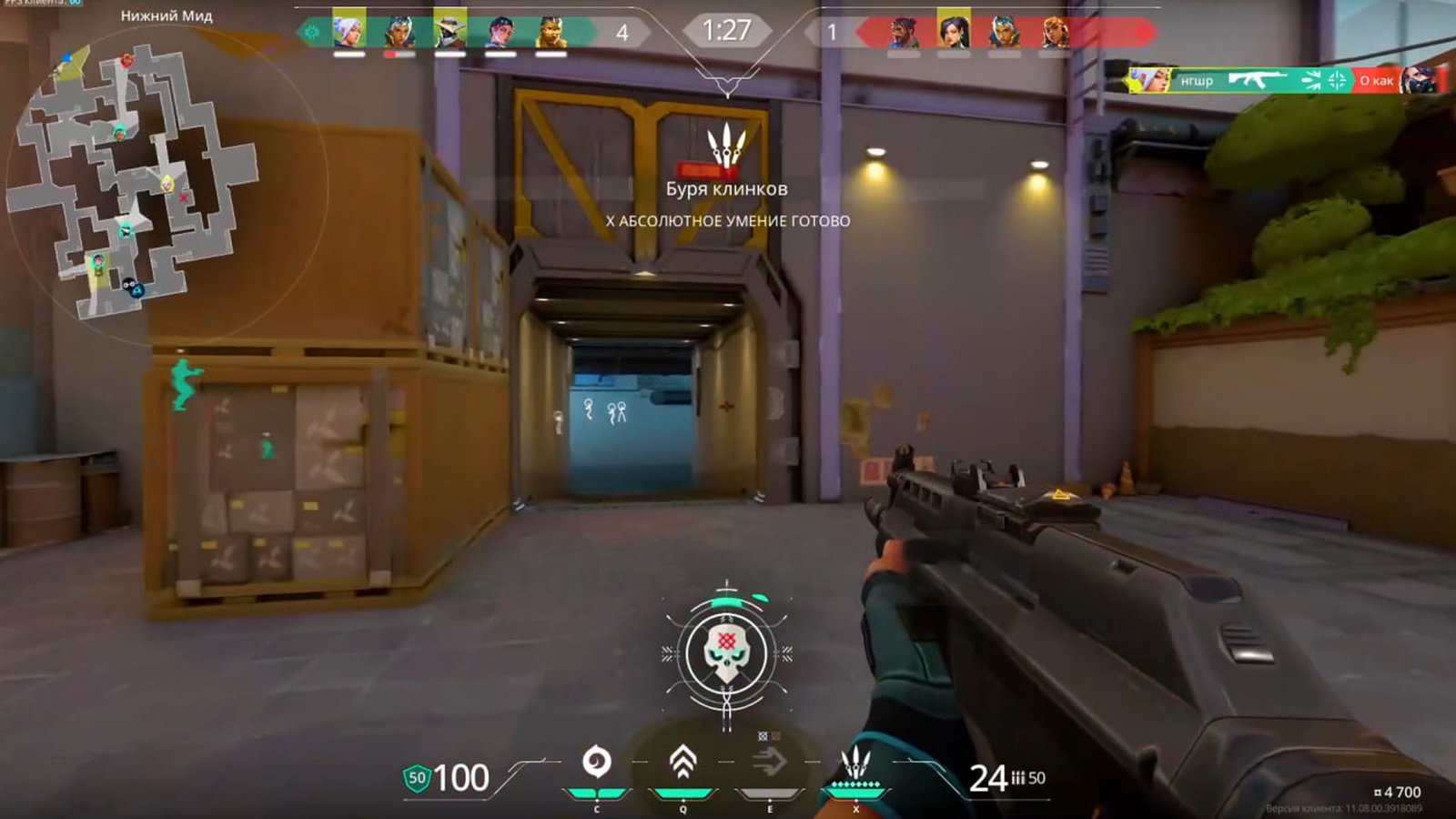The height and width of the screenshot is (819, 1456).
Task: Click the round timer showing 1:27
Action: (727, 29)
